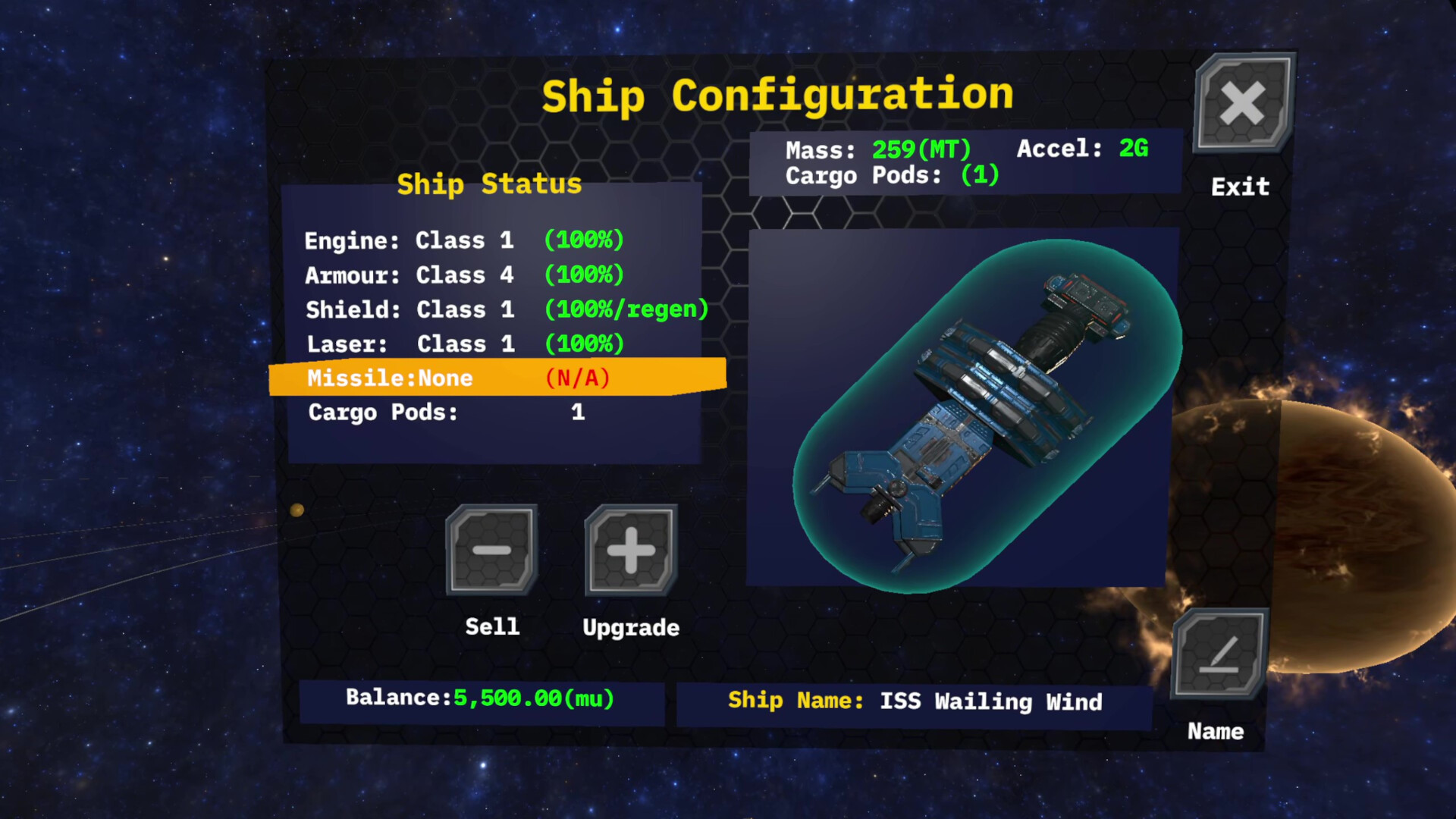Click the Ship Configuration title
Image resolution: width=1456 pixels, height=819 pixels.
pyautogui.click(x=777, y=95)
